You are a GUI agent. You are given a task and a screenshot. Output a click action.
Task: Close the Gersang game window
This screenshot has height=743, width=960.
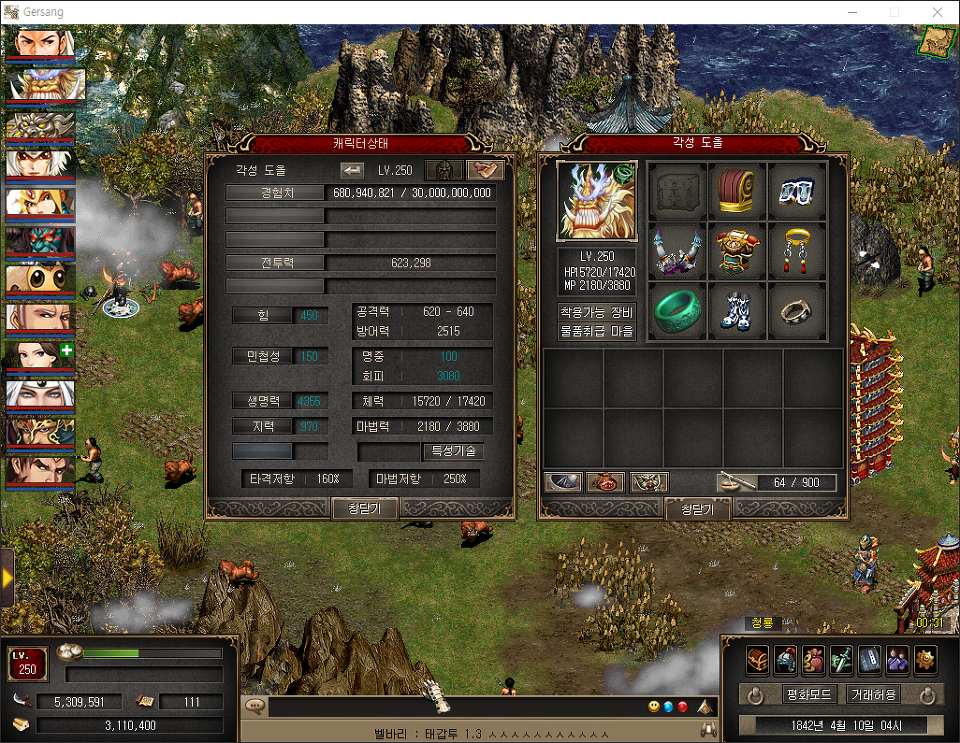(937, 12)
